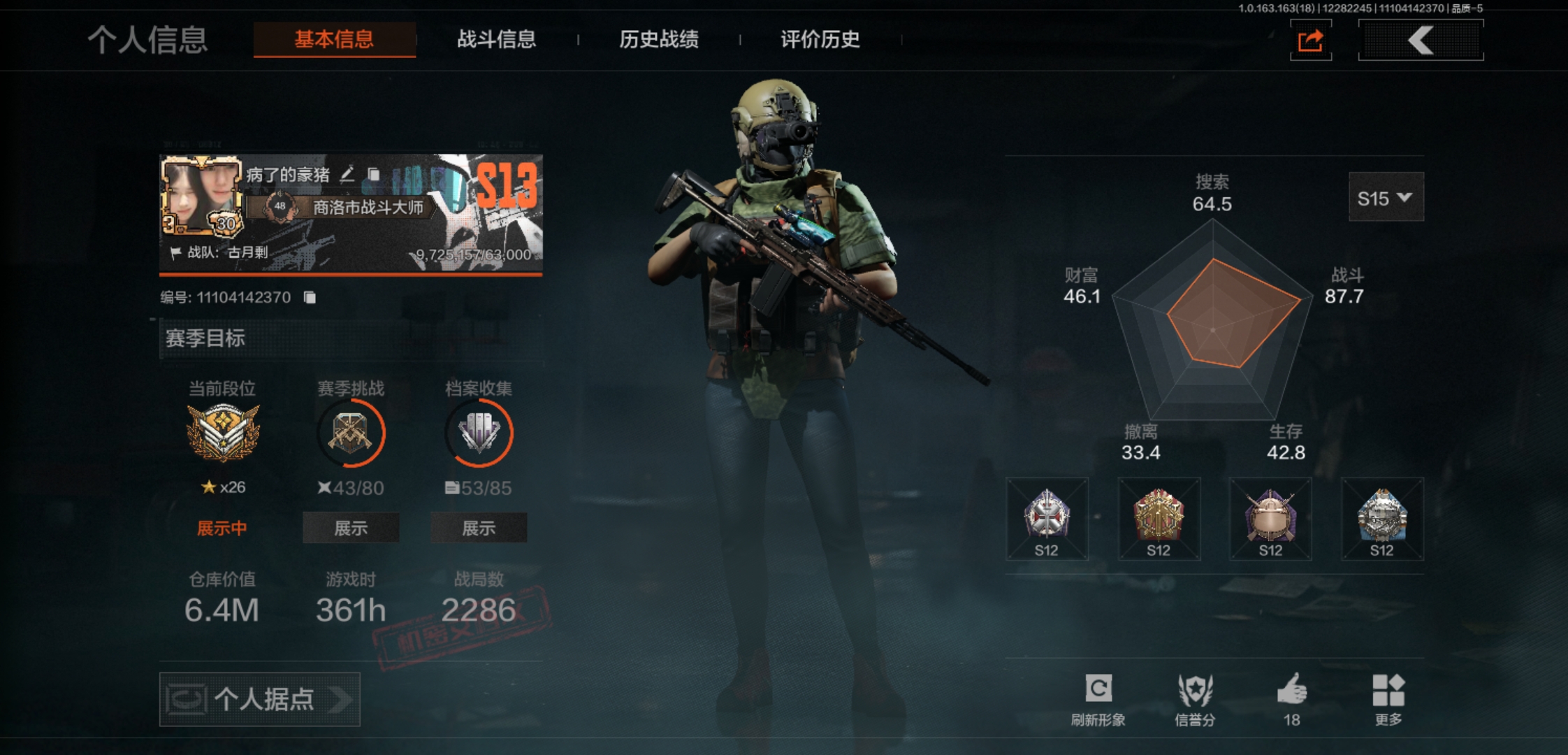Image resolution: width=1568 pixels, height=755 pixels.
Task: Open the 信誉分 reputation score
Action: pos(1195,698)
